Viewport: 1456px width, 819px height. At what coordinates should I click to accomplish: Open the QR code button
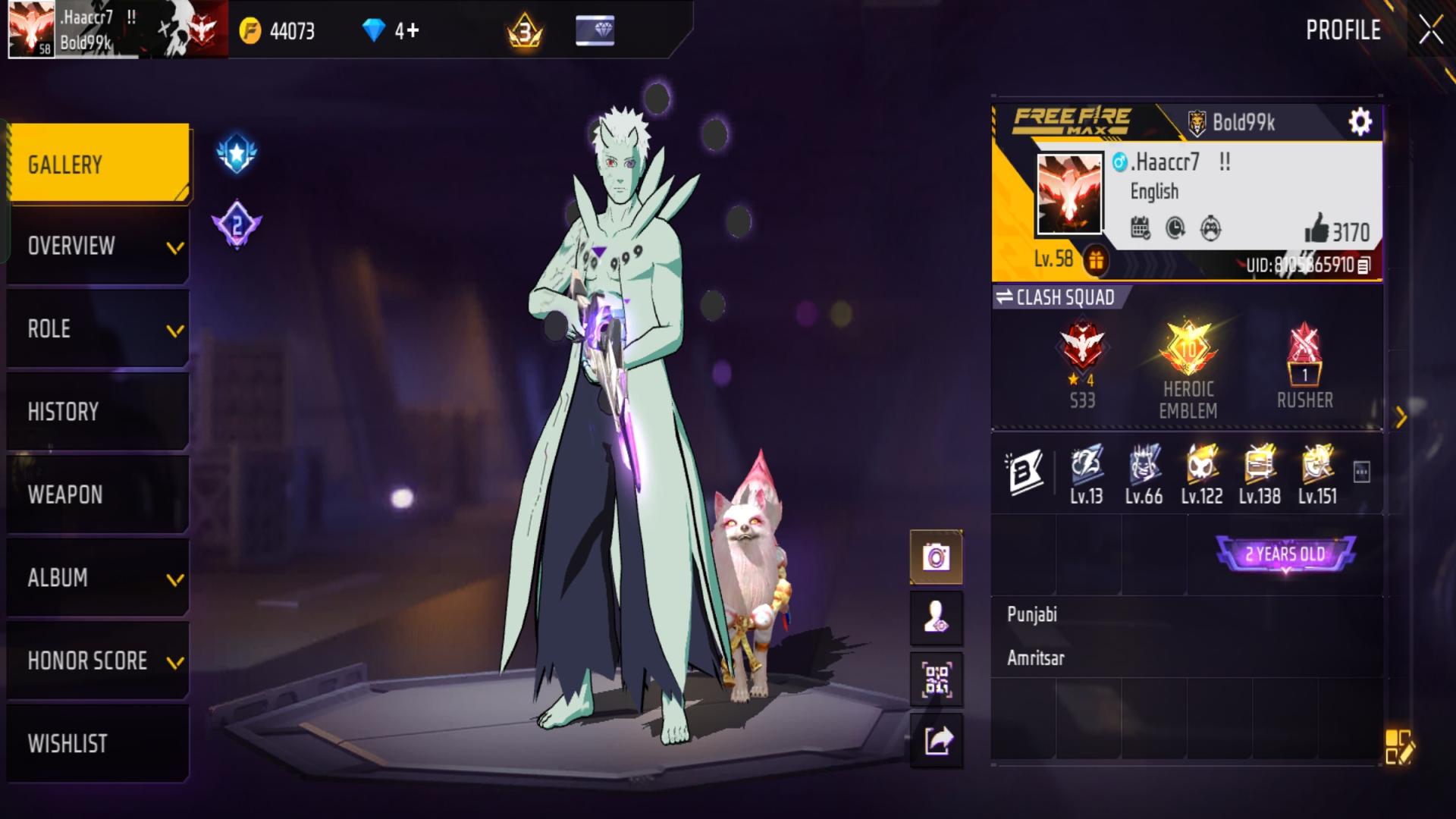tap(937, 679)
